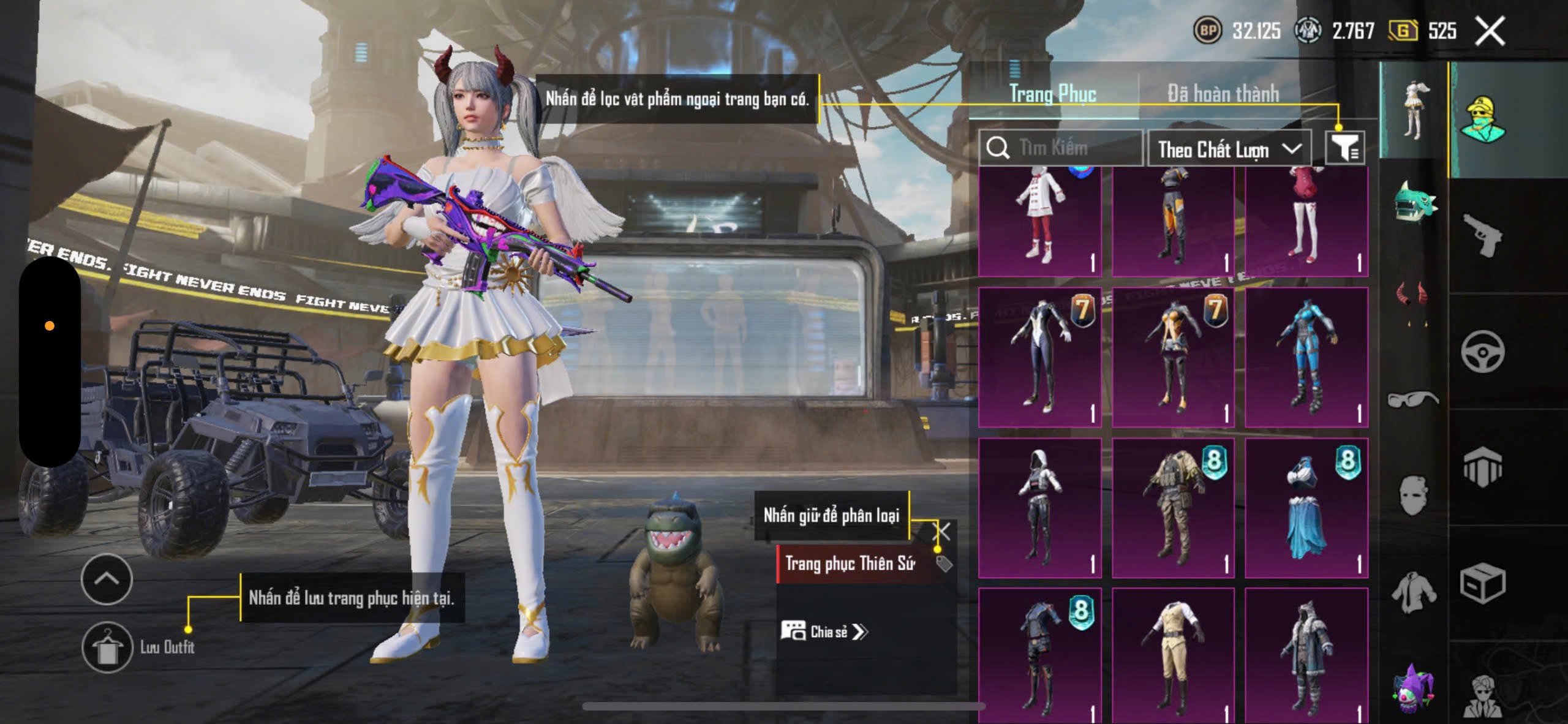Share the outfit via Chia sẻ
Screen dimensions: 1568x724
click(824, 632)
